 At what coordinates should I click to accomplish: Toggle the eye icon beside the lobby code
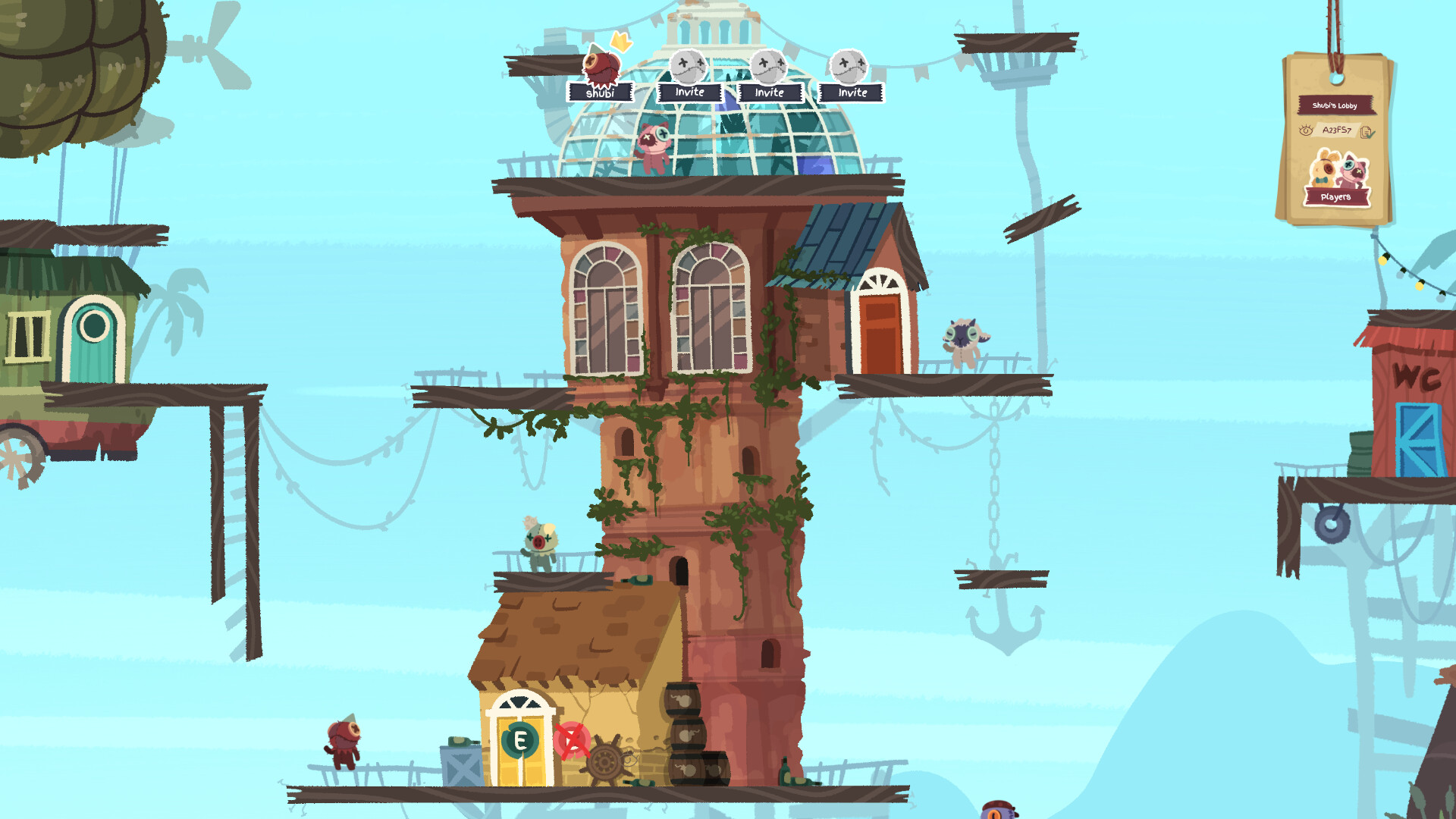pos(1306,130)
